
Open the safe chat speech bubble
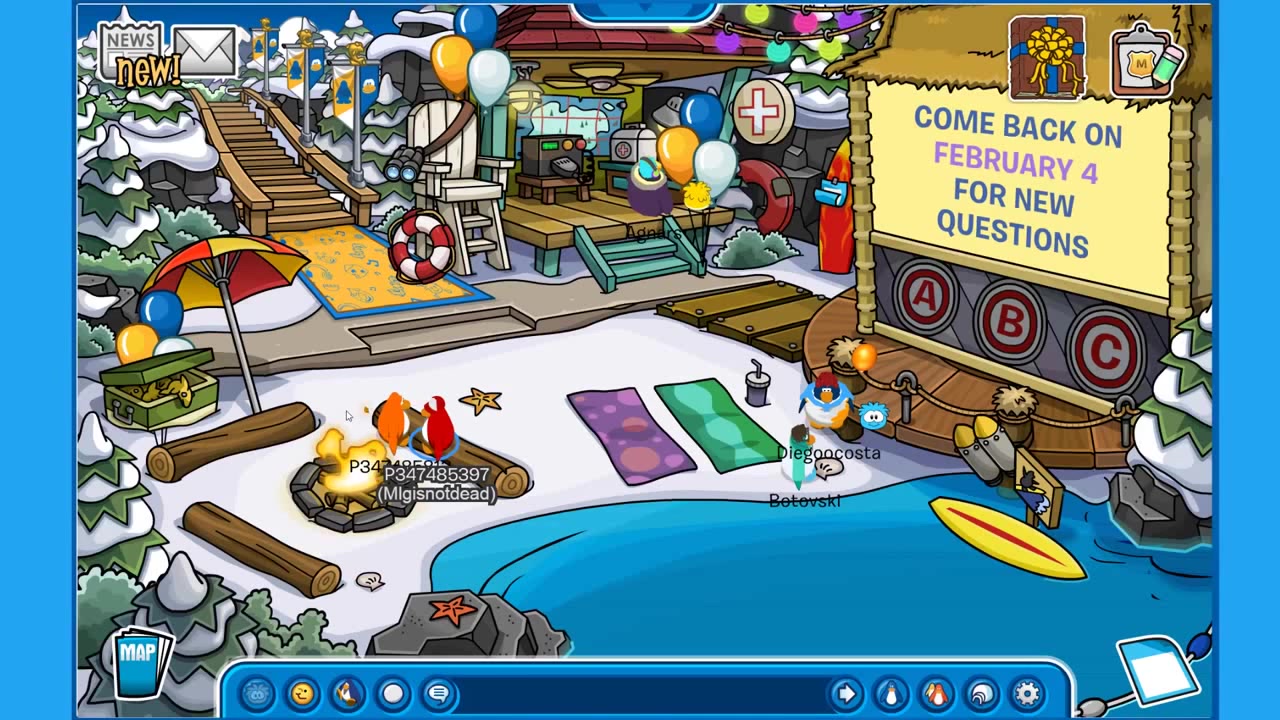tap(438, 693)
